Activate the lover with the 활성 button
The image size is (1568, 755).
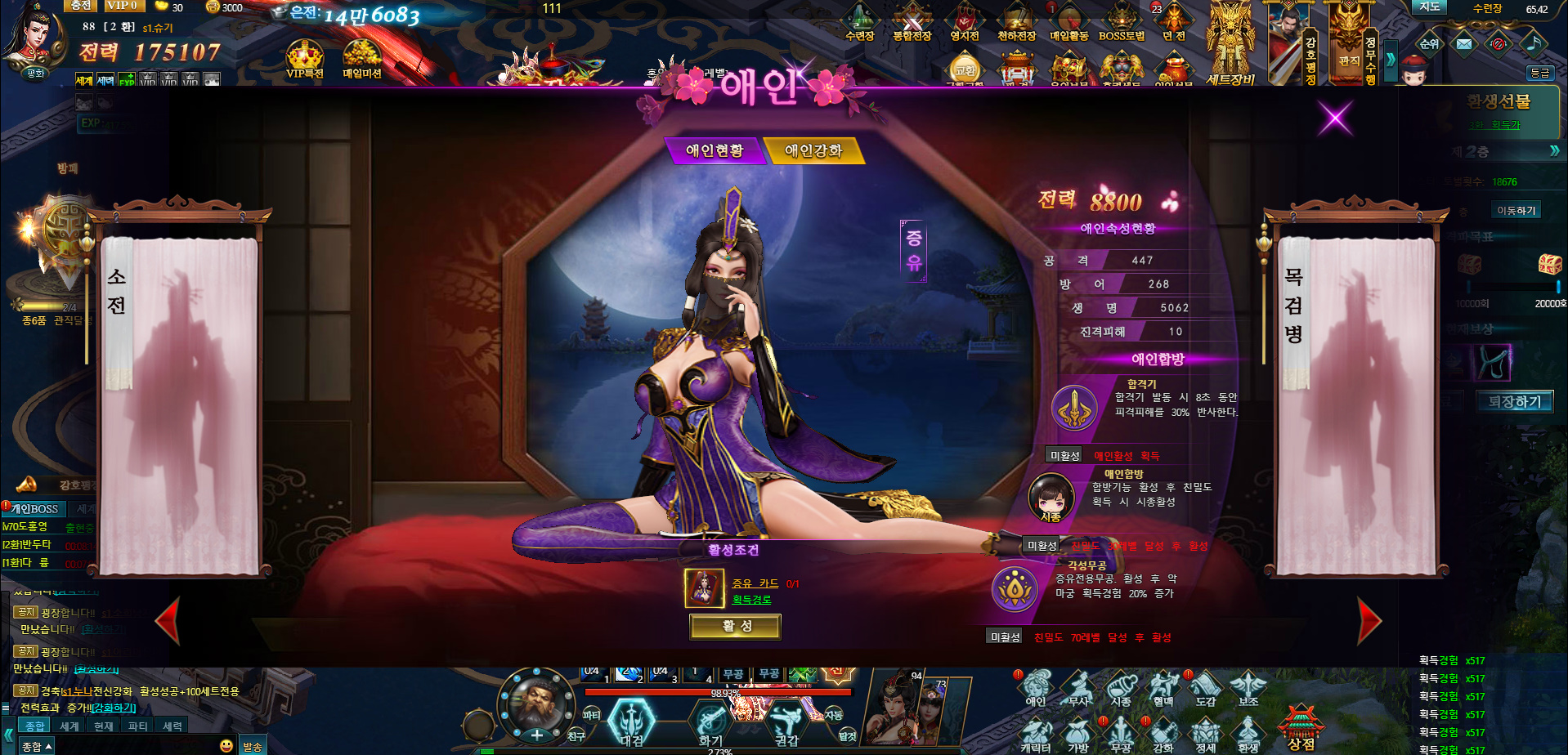click(x=736, y=627)
